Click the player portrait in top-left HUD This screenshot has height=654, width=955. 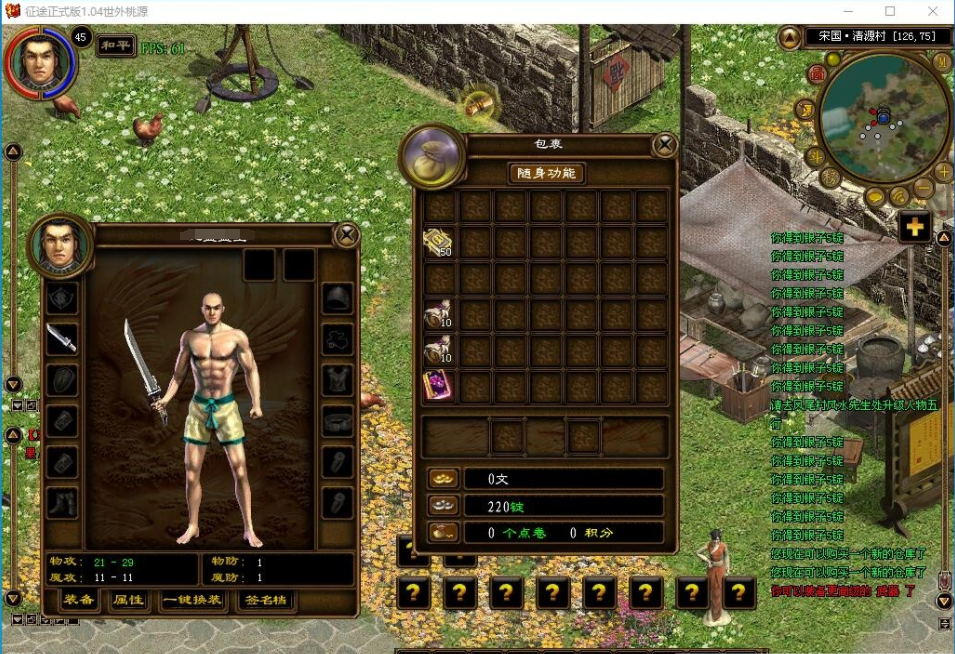38,60
